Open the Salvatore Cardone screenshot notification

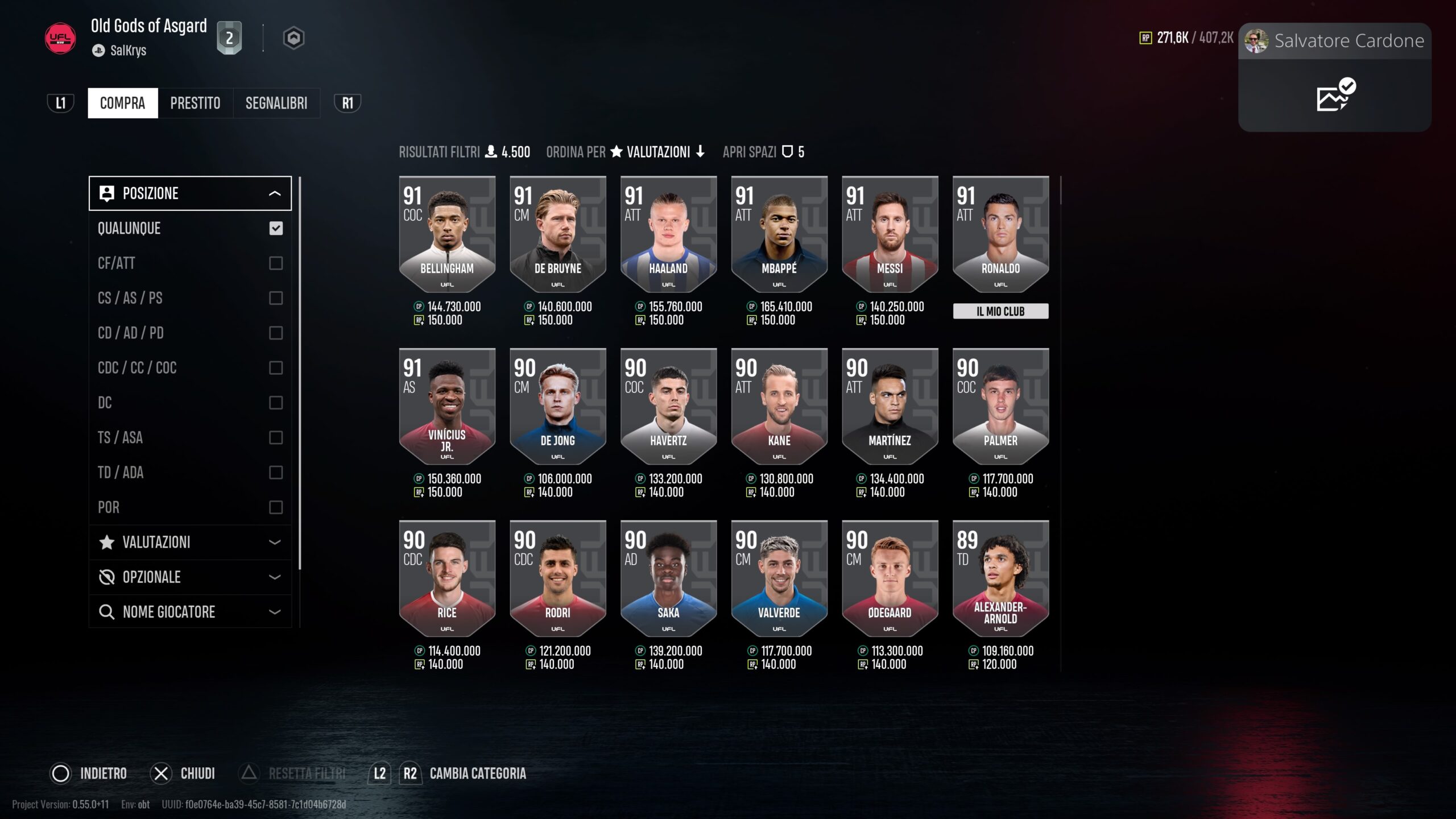1334,77
